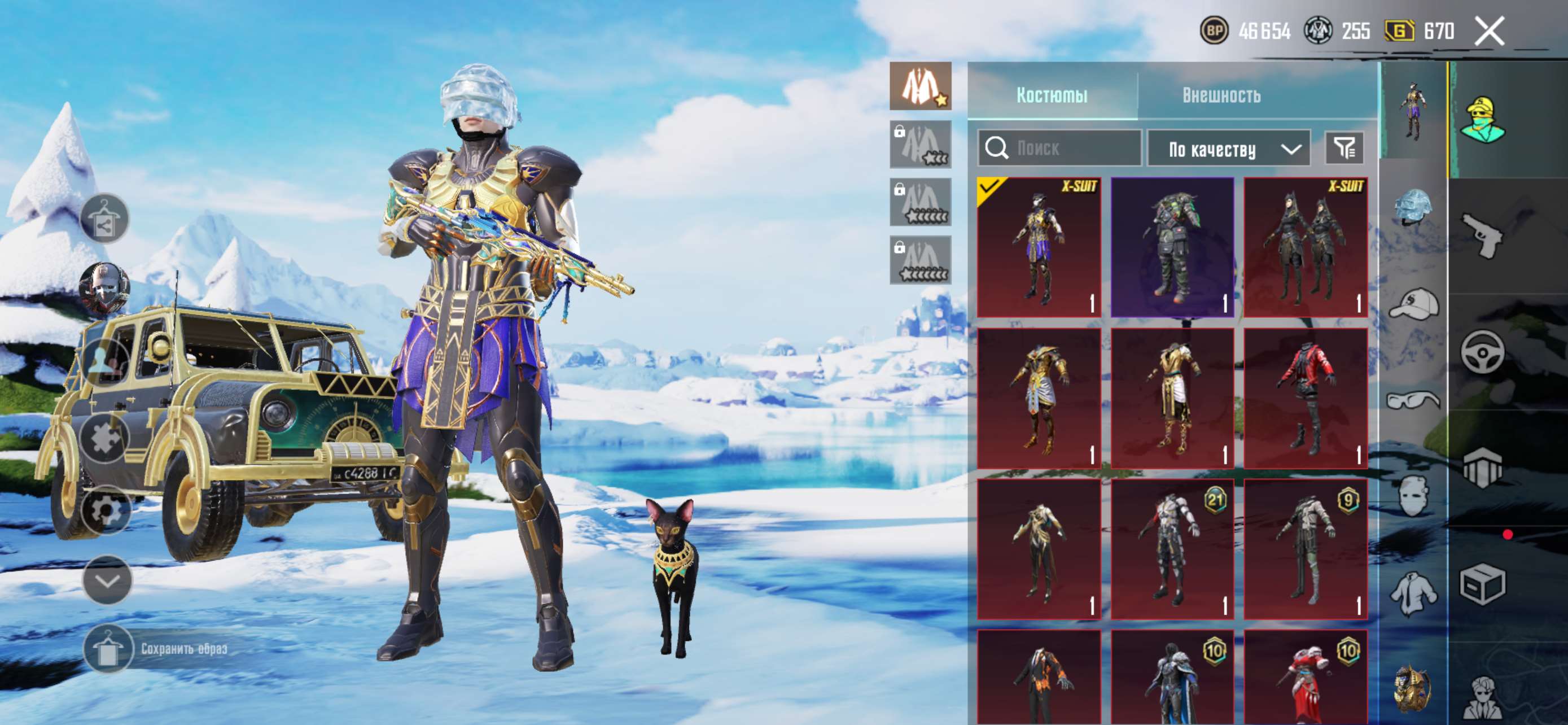
Task: Open the По качеству sort dropdown
Action: tap(1228, 148)
